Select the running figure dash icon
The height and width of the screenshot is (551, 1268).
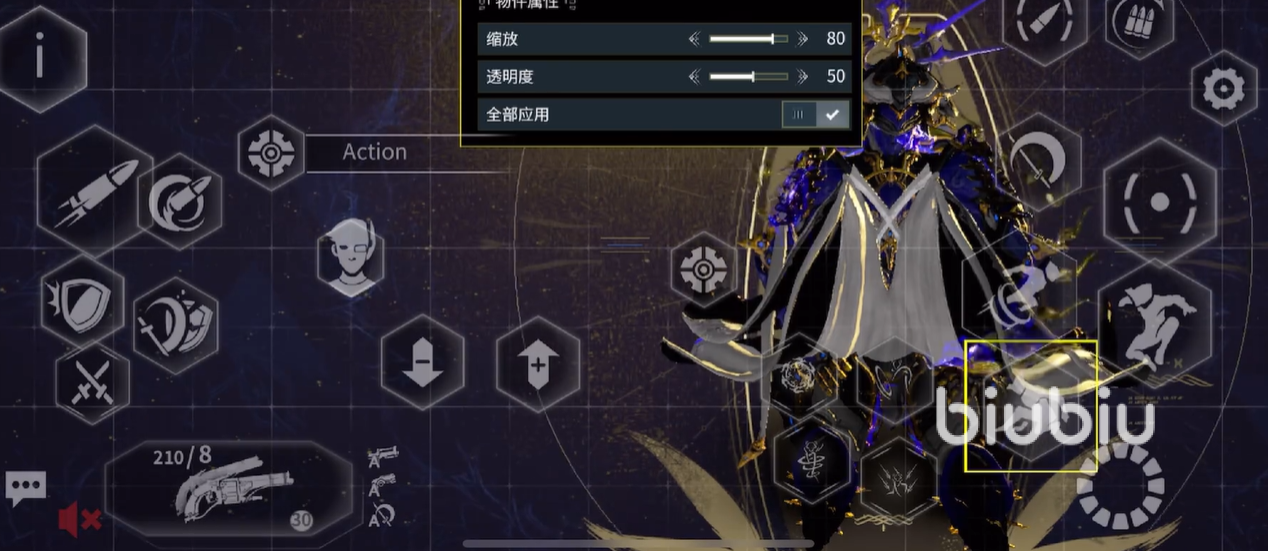click(x=1153, y=318)
